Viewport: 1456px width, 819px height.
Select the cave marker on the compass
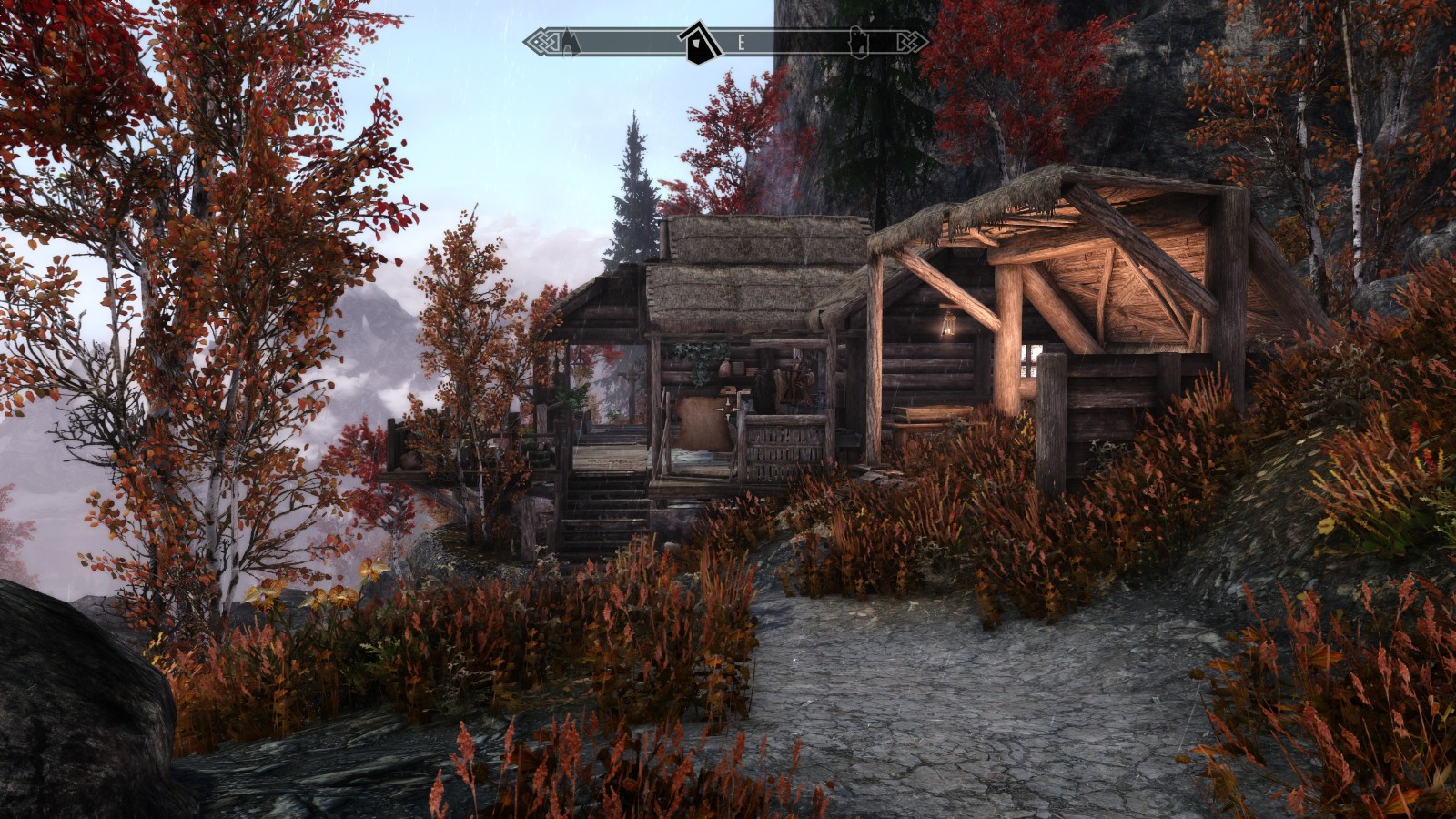tap(570, 42)
